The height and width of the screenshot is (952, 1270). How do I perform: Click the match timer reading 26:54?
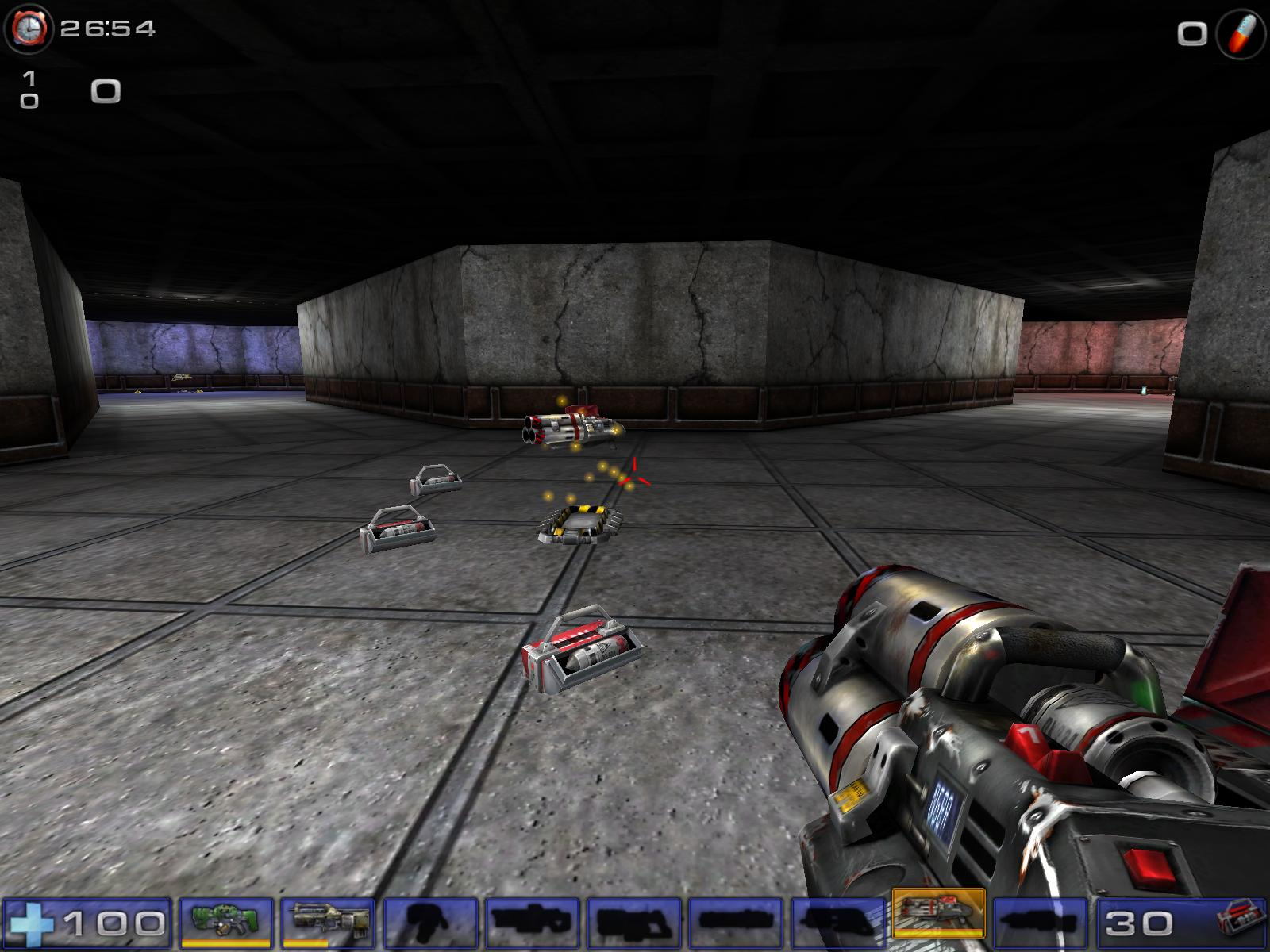click(107, 28)
